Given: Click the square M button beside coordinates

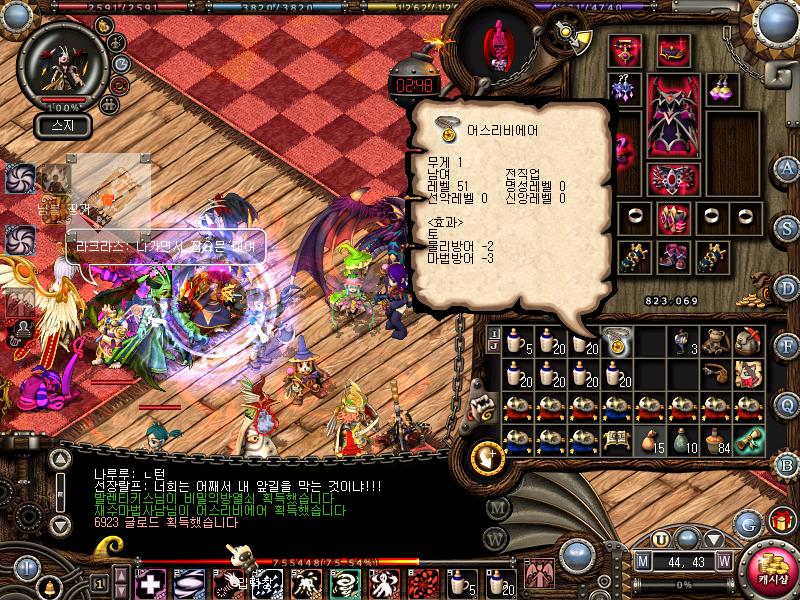Looking at the screenshot, I should (x=645, y=560).
